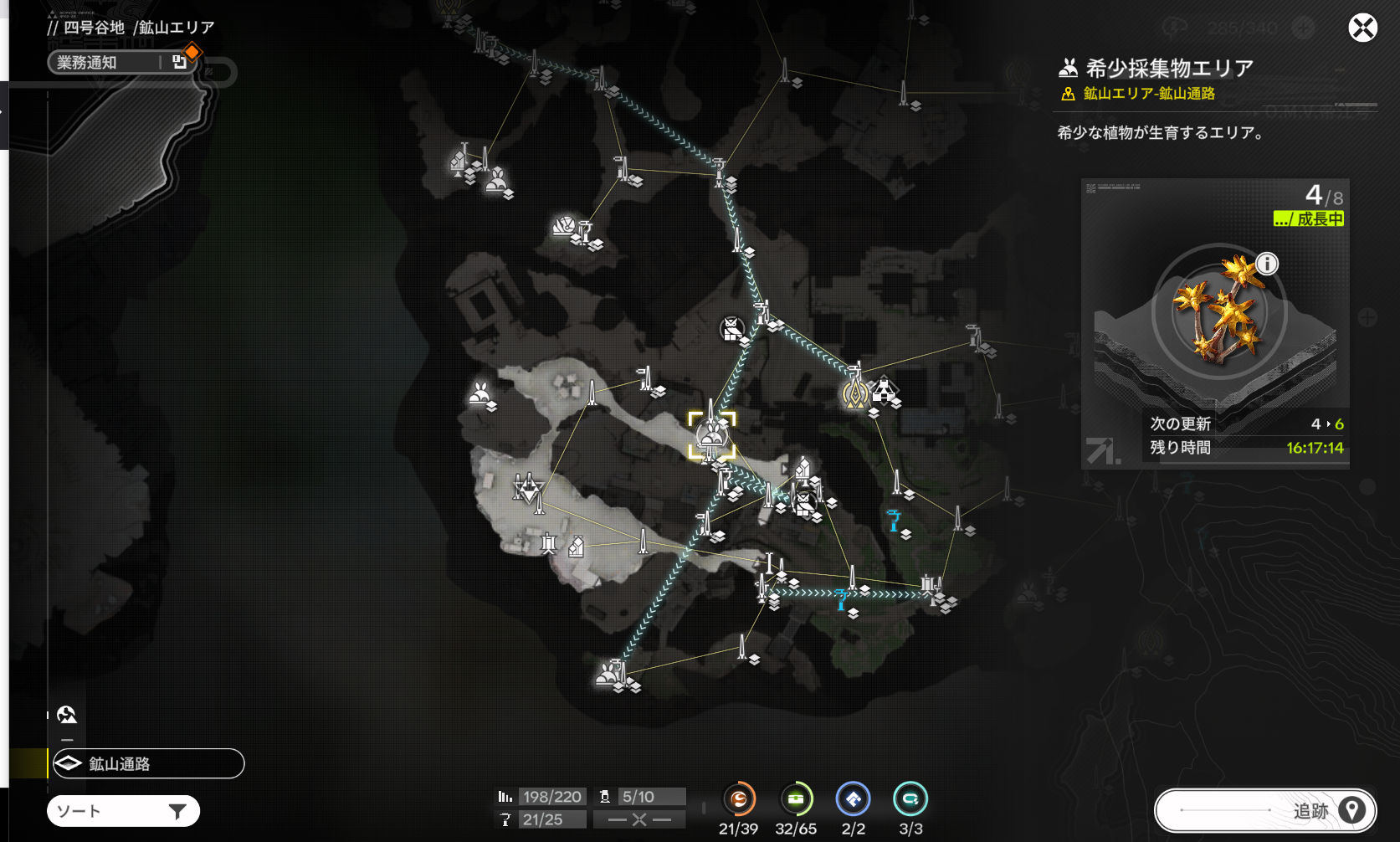This screenshot has width=1400, height=842.
Task: Click the teal counter icon showing 3/3
Action: (x=910, y=799)
